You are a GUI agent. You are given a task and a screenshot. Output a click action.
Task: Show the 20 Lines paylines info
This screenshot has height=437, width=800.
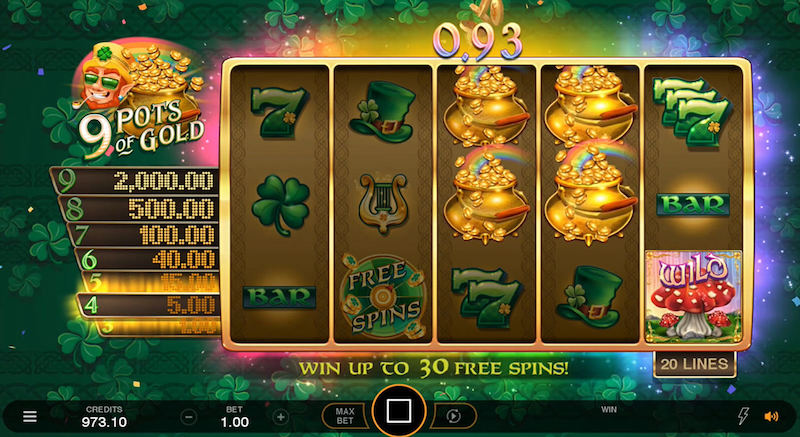692,364
